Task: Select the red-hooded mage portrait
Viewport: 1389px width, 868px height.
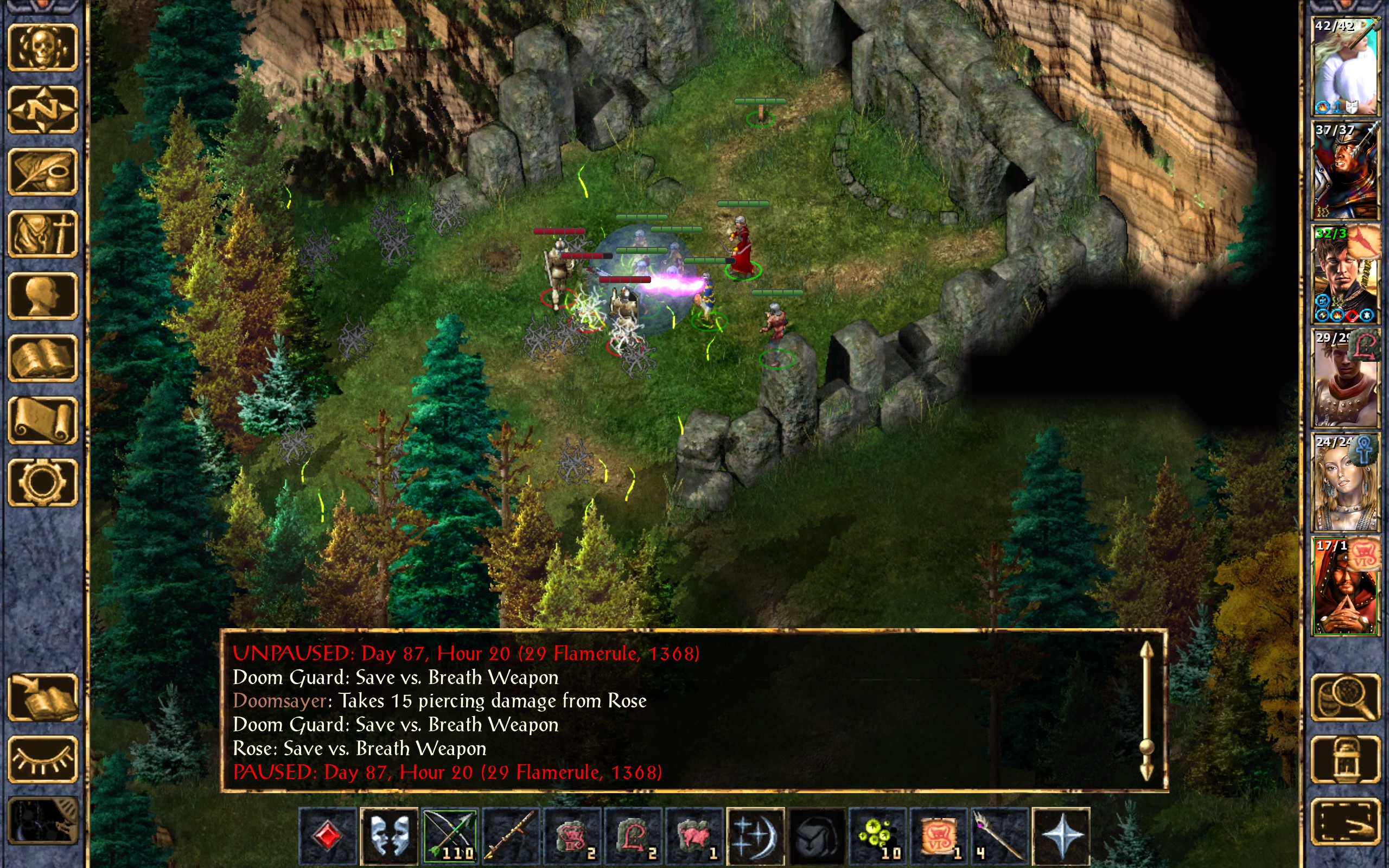Action: coord(1346,586)
